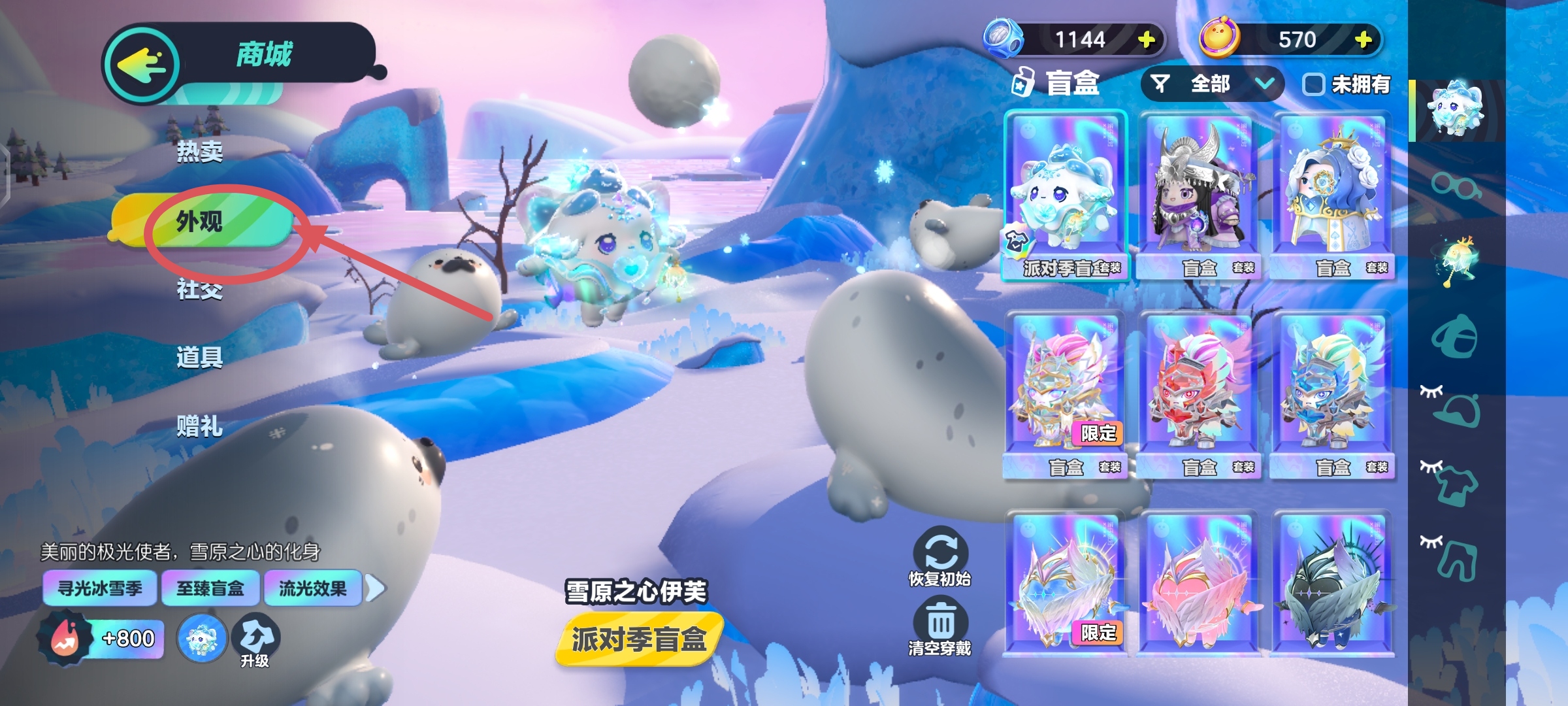Open the 全部 filter dropdown

click(x=1213, y=84)
